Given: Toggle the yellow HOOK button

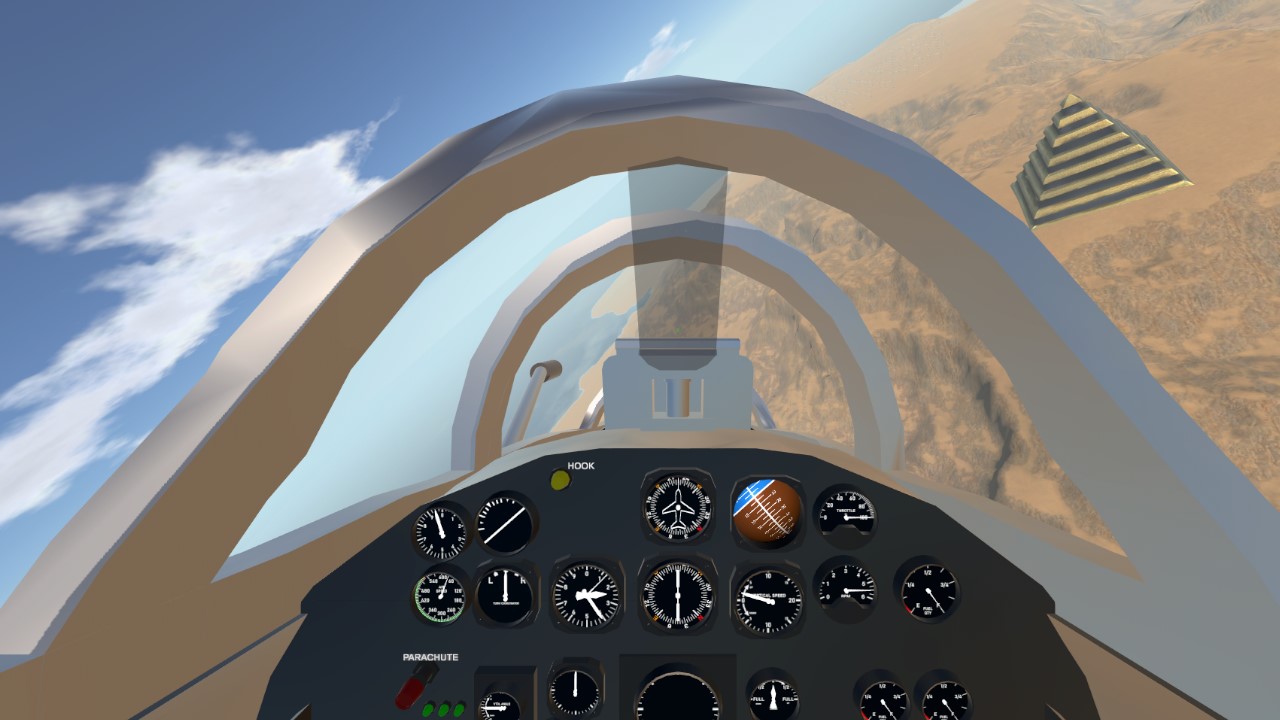Looking at the screenshot, I should tap(560, 480).
